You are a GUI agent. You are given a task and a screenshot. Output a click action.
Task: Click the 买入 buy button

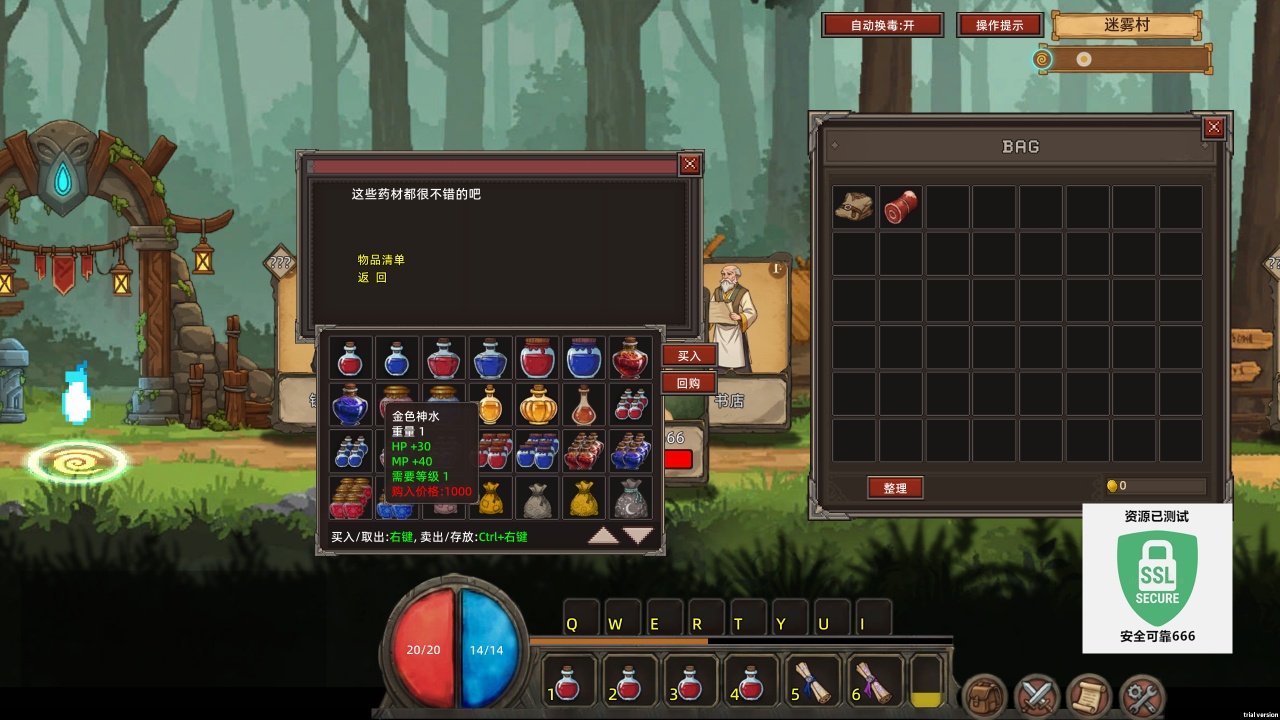[x=689, y=355]
